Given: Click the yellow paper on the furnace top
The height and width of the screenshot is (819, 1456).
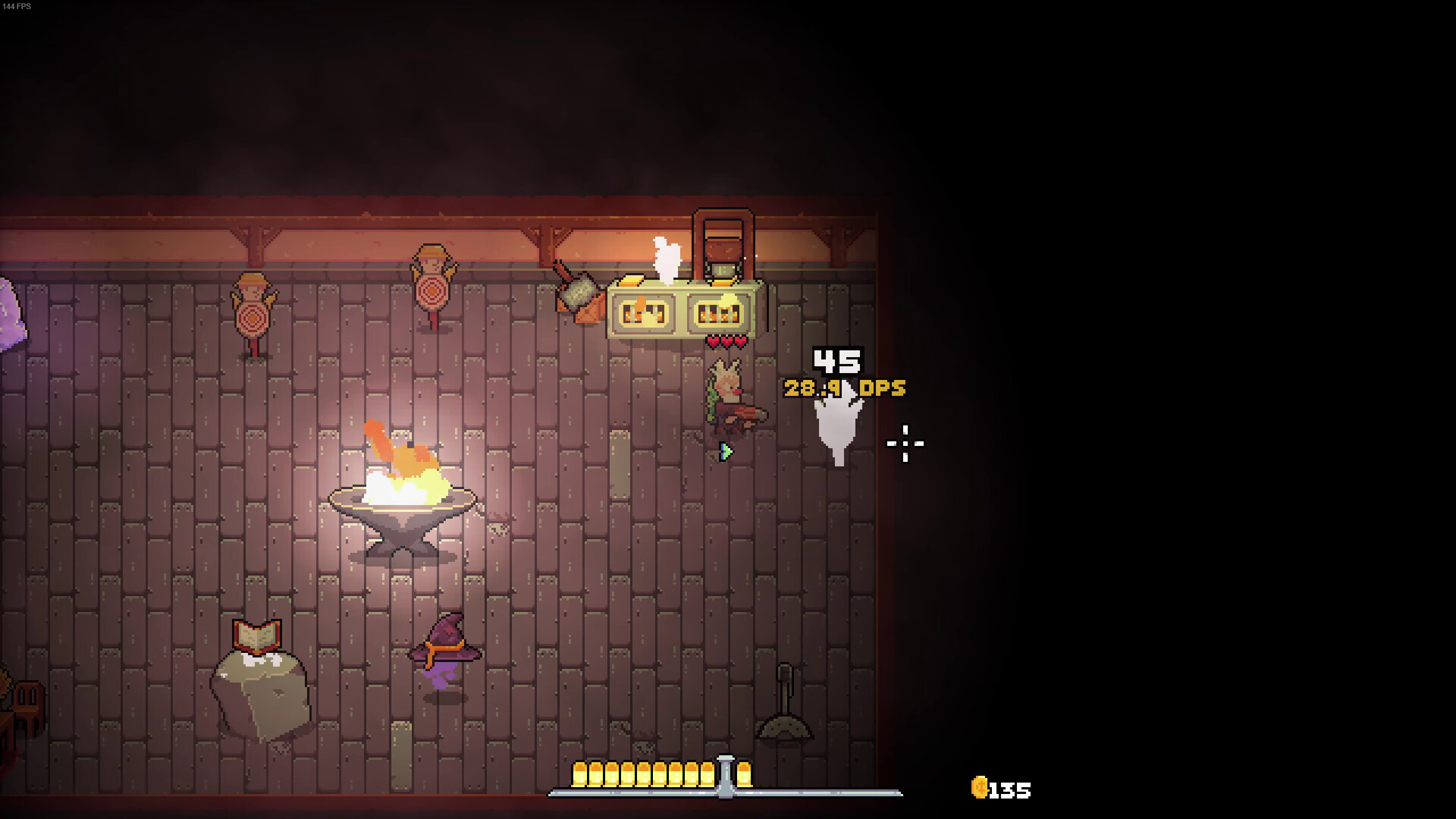Looking at the screenshot, I should click(x=630, y=281).
